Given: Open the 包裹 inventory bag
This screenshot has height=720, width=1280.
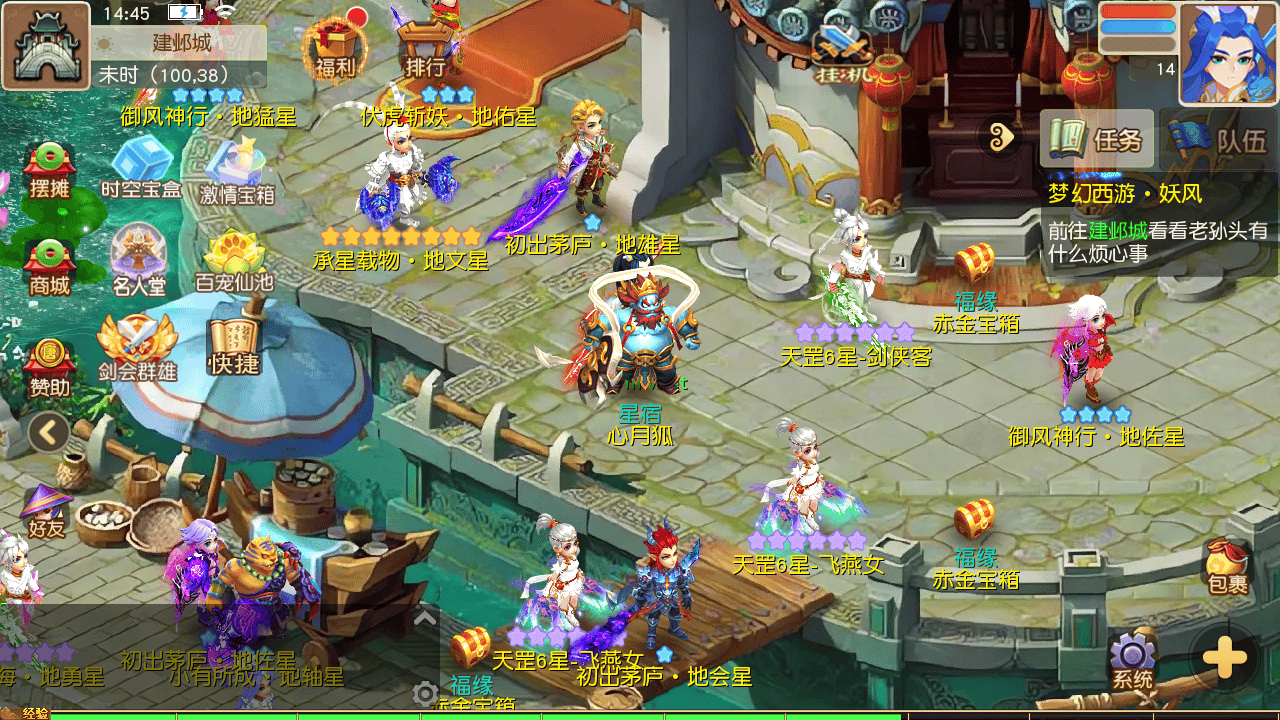Looking at the screenshot, I should (1227, 567).
